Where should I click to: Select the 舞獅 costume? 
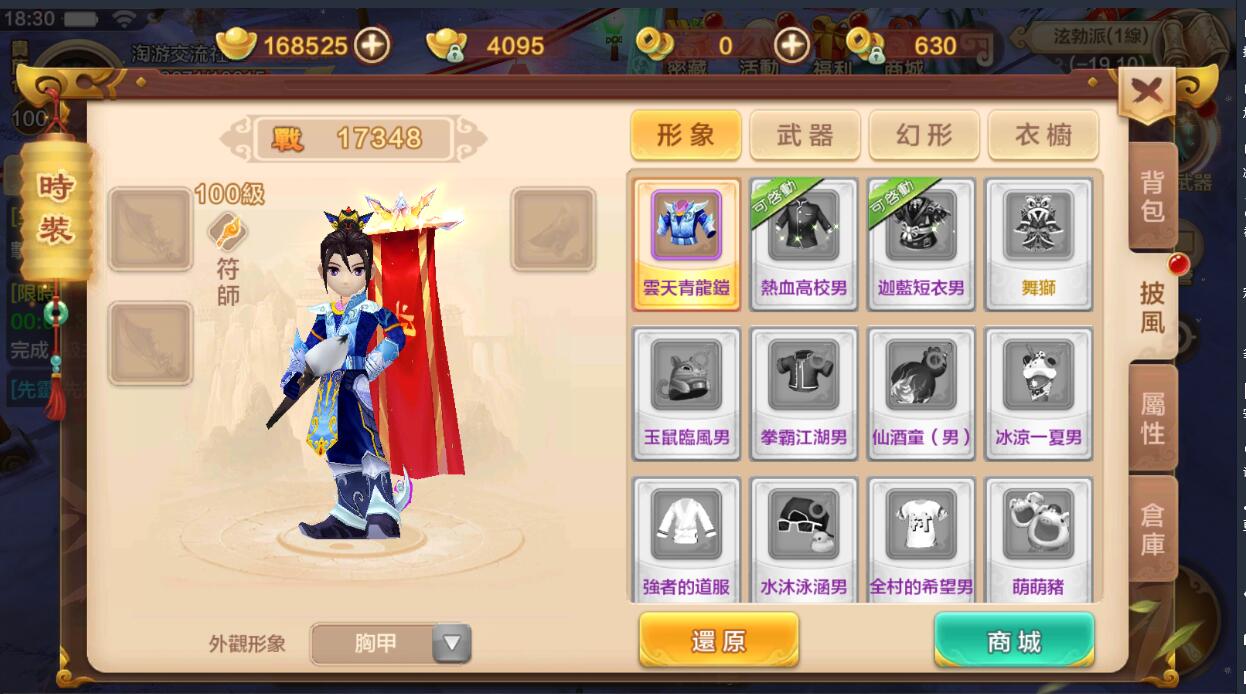point(1038,244)
